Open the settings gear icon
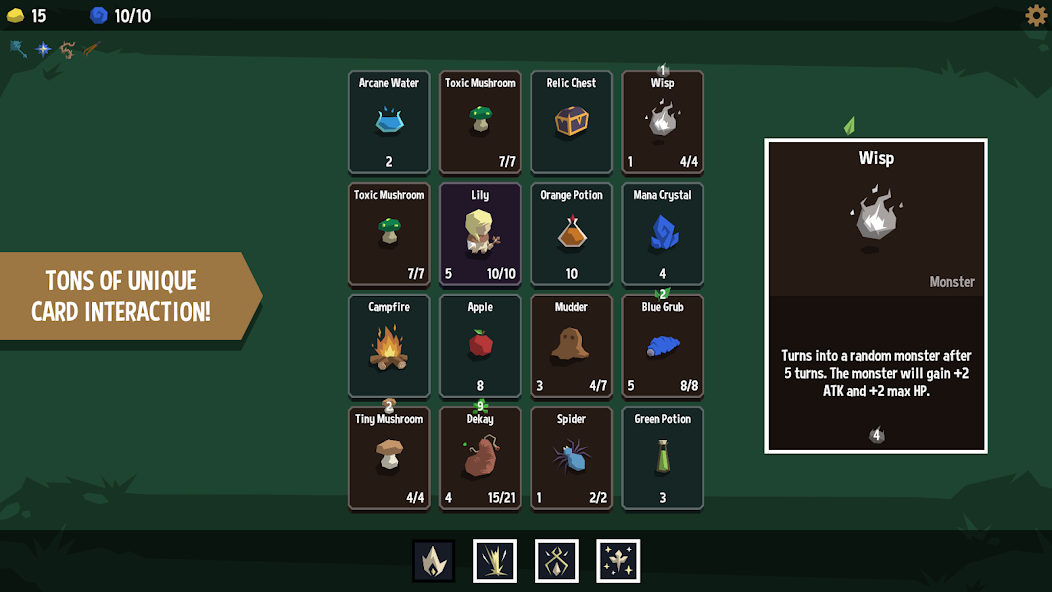 coord(1036,15)
